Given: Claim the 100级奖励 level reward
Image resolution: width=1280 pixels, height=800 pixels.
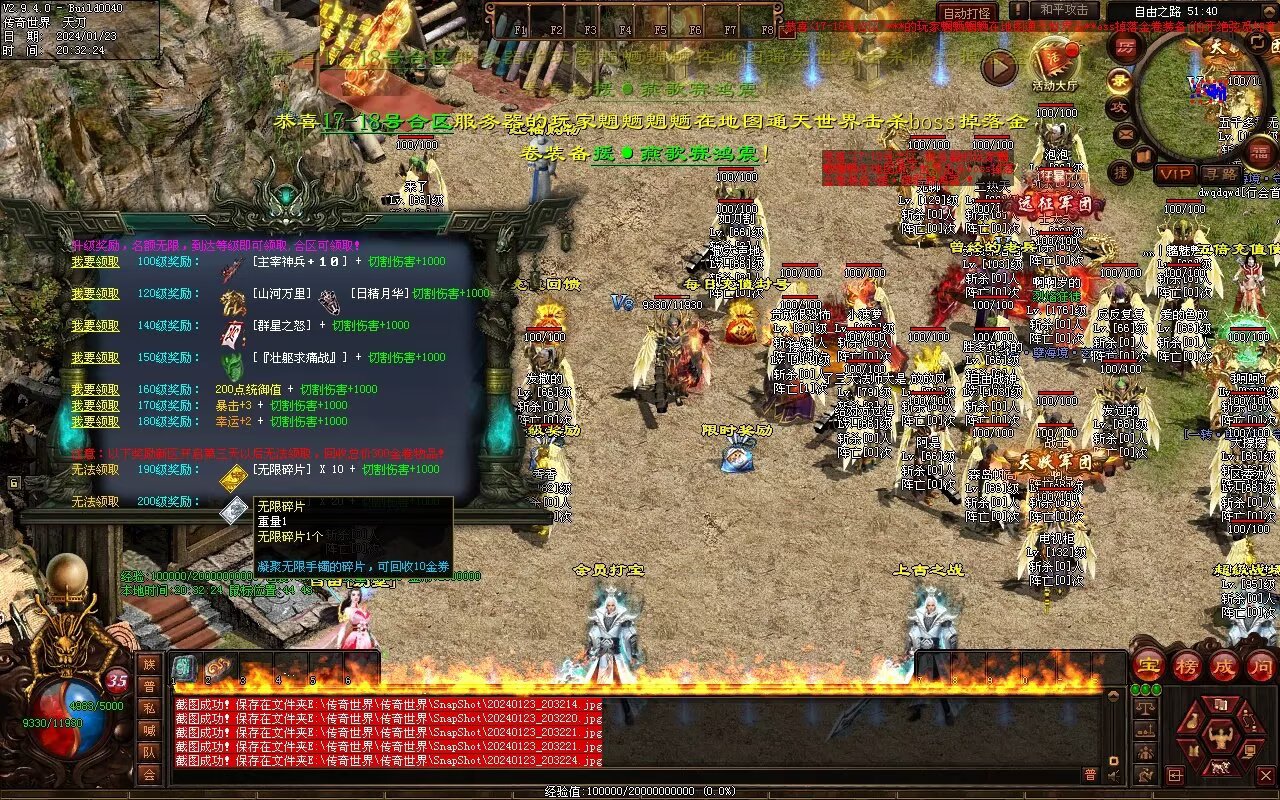Looking at the screenshot, I should coord(95,262).
